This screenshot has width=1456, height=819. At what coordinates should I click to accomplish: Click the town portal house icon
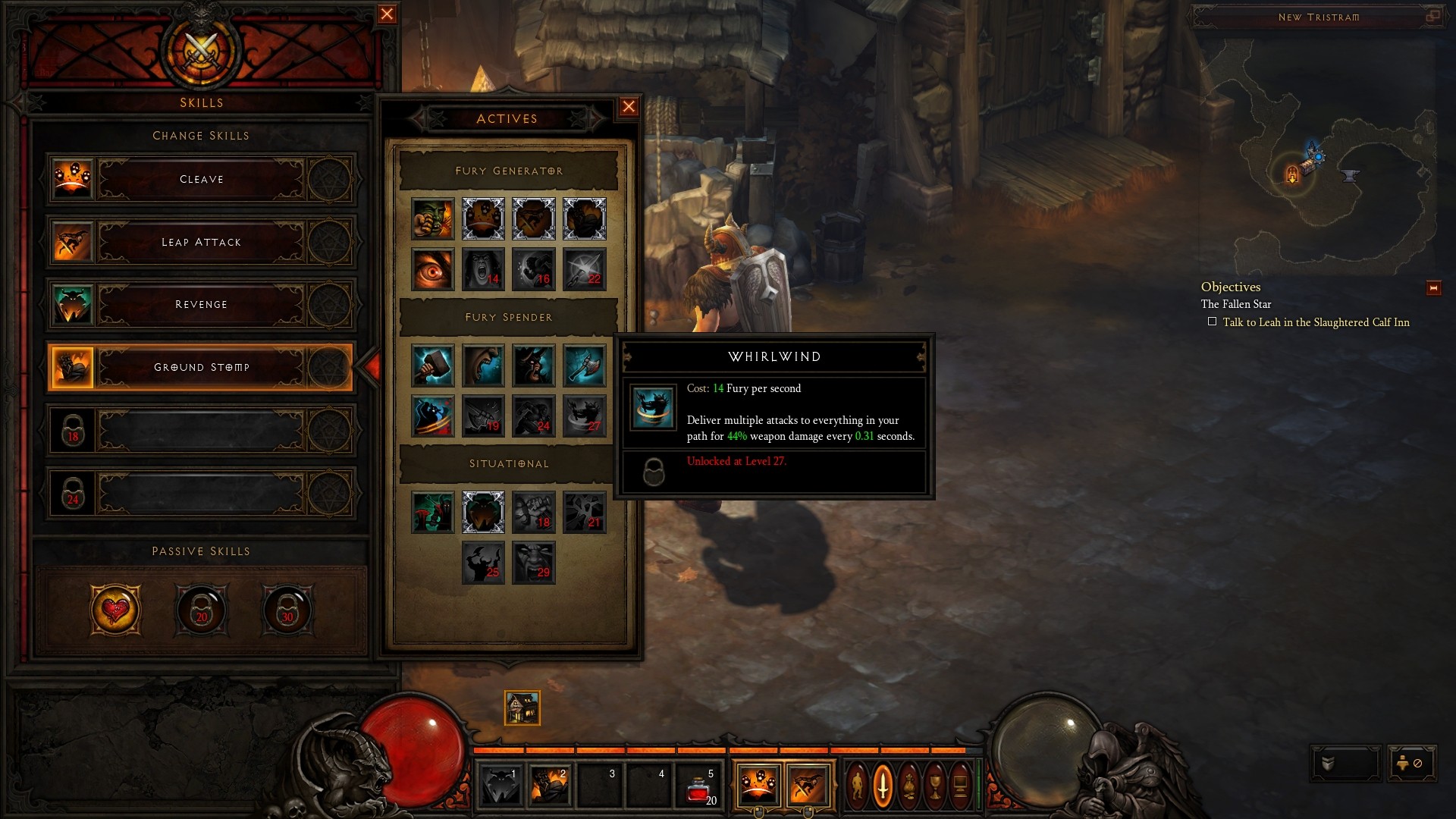[522, 708]
